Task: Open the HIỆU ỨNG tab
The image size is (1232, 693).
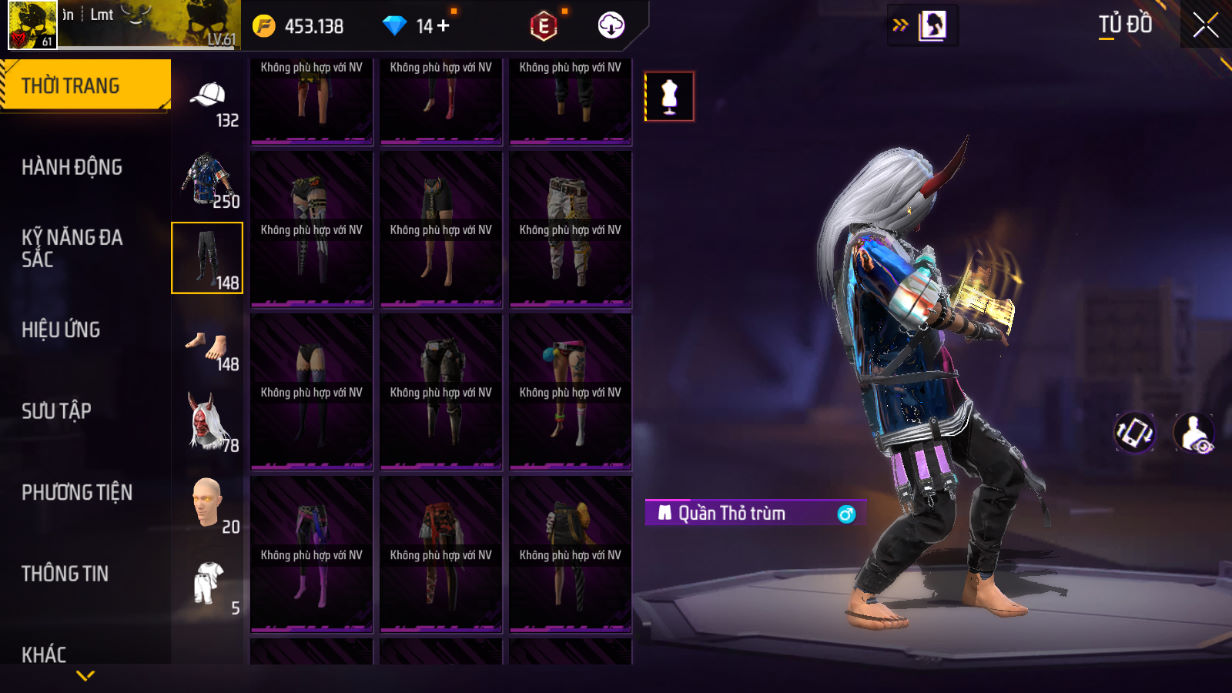Action: (61, 330)
